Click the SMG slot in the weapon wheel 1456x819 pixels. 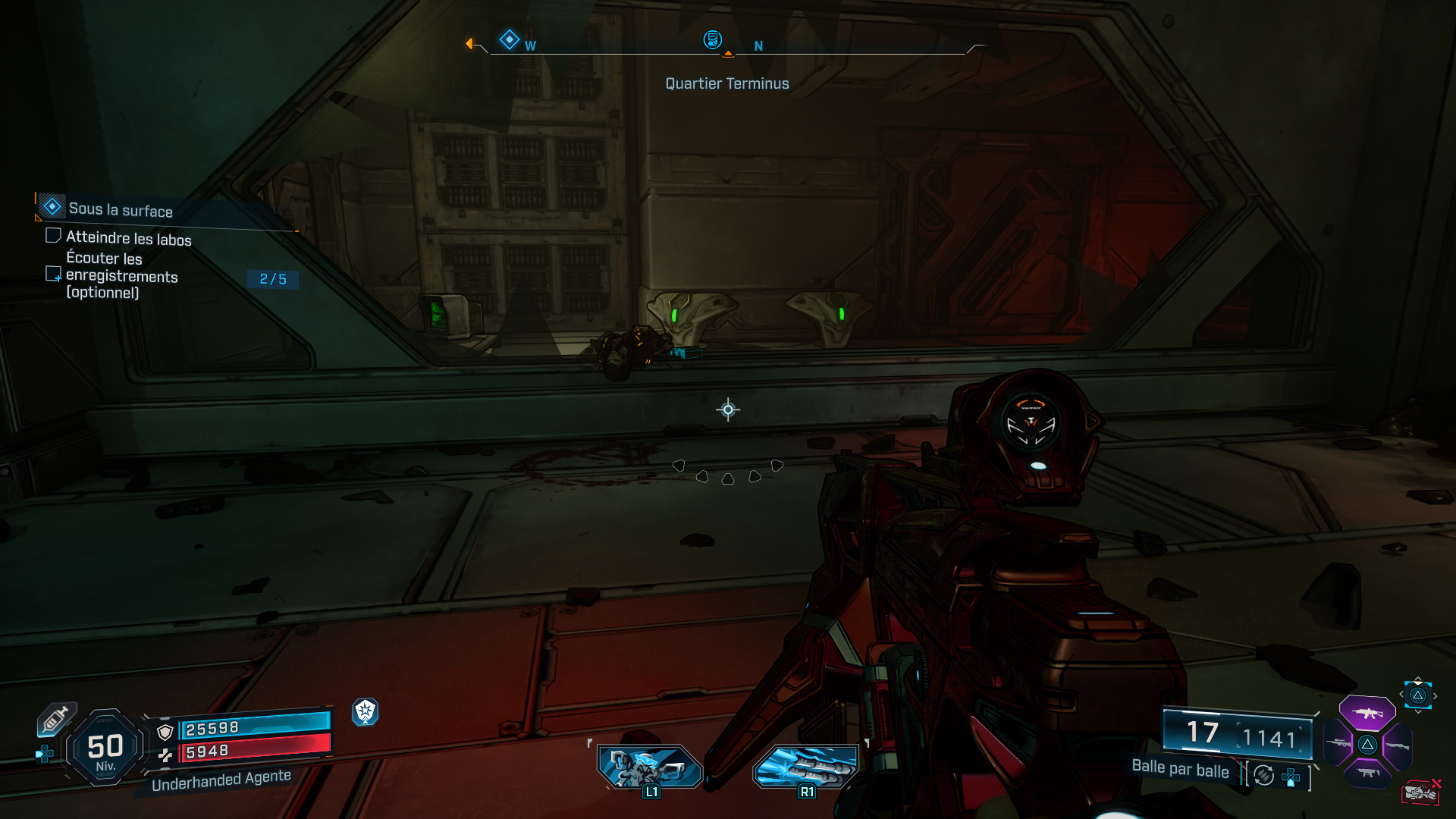(1369, 773)
